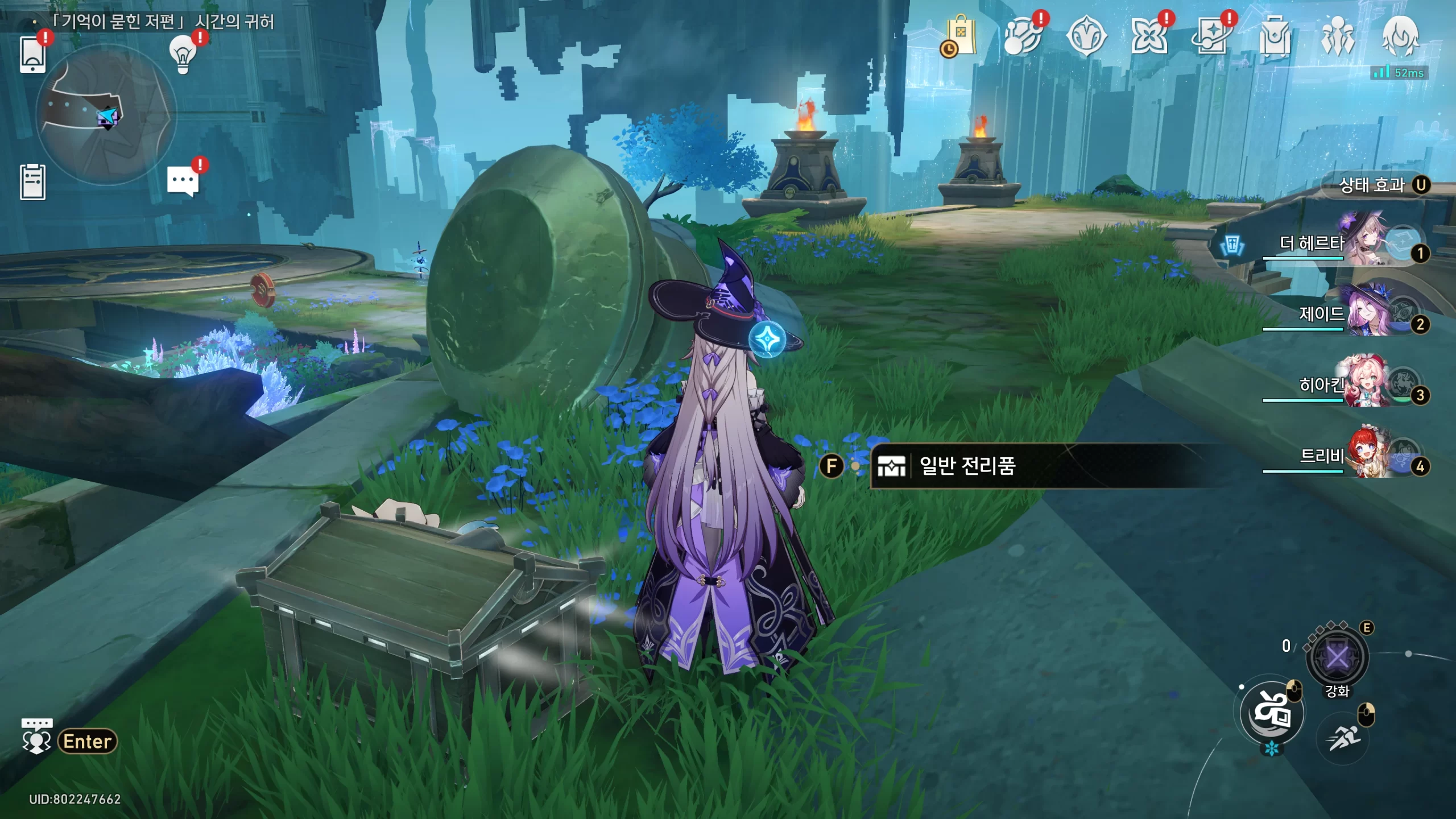
Task: Click the lightbulb tips icon
Action: pos(183,55)
